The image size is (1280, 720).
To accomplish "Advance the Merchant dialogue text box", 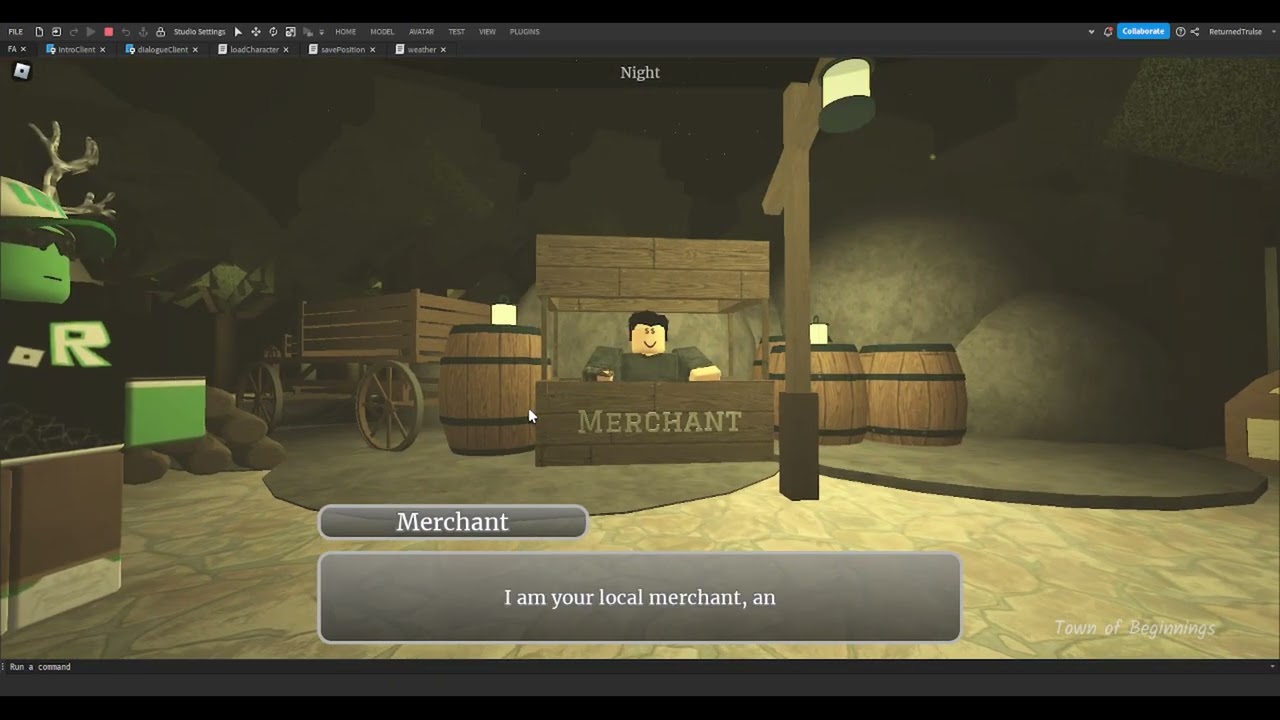I will (639, 597).
